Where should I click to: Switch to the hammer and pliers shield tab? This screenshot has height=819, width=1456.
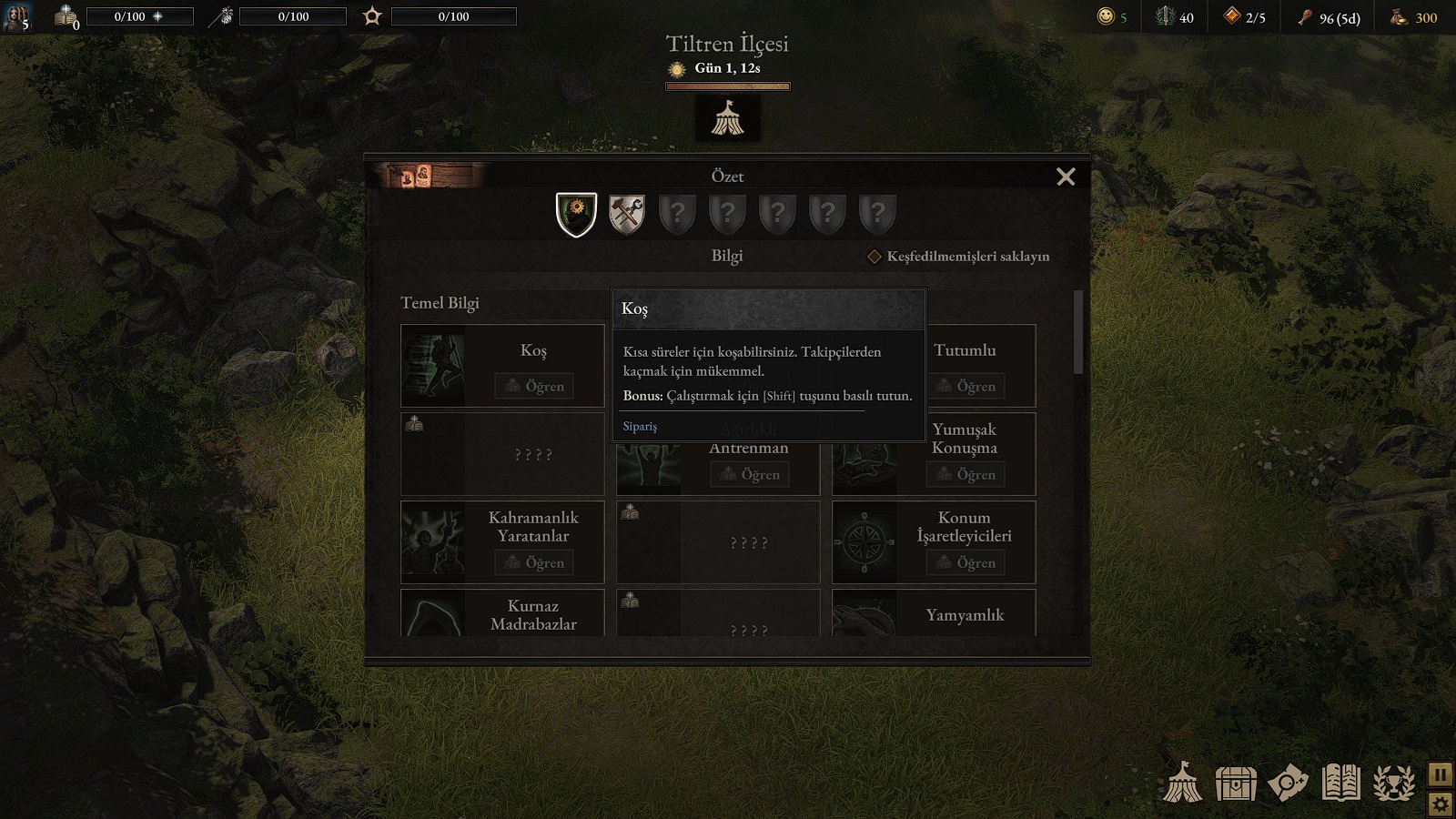coord(626,215)
